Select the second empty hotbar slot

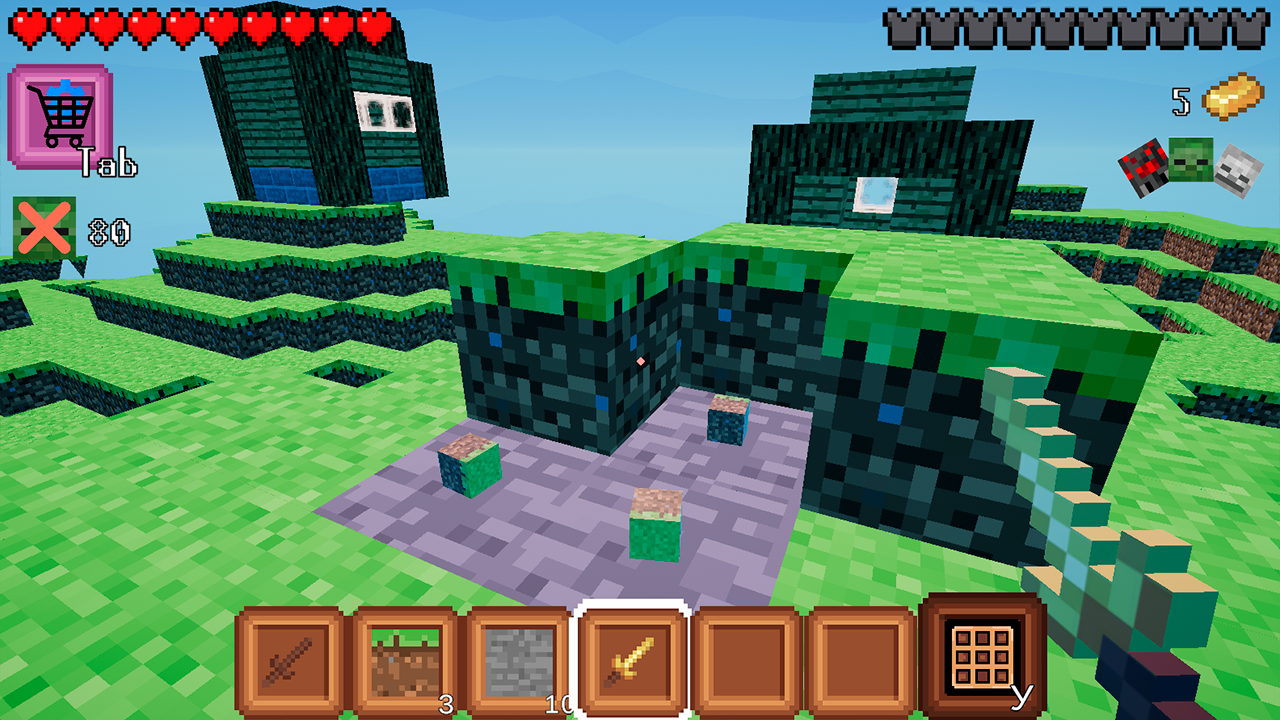coord(860,662)
